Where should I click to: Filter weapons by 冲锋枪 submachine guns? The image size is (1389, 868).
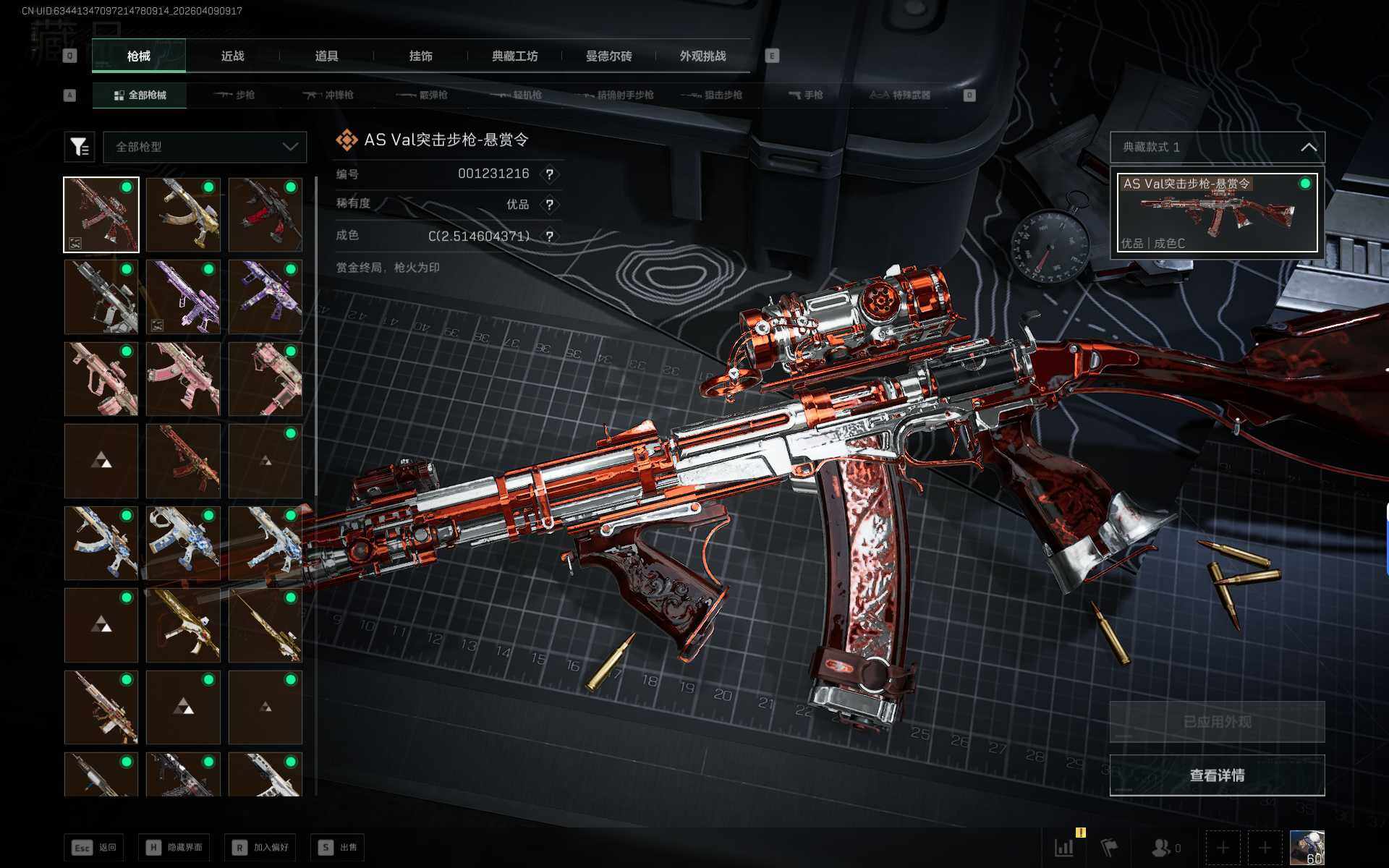pos(328,95)
